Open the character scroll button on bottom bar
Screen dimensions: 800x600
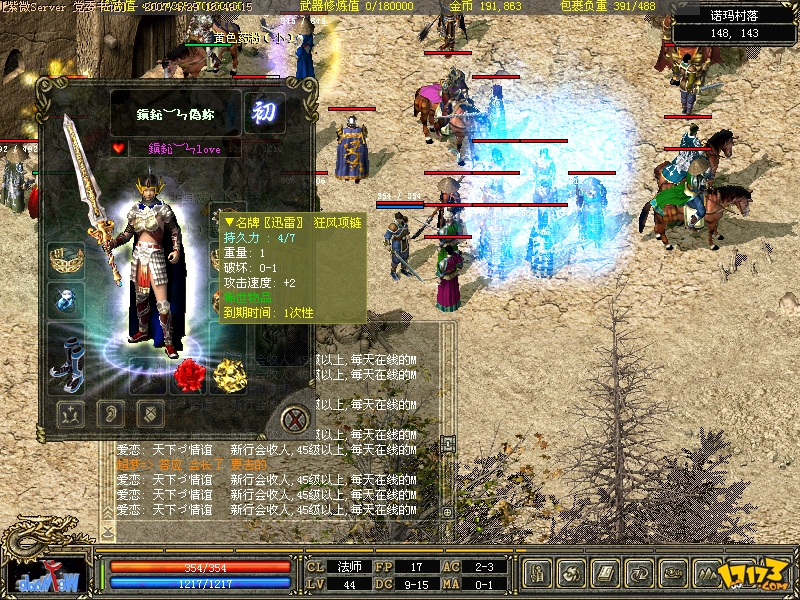pyautogui.click(x=538, y=575)
